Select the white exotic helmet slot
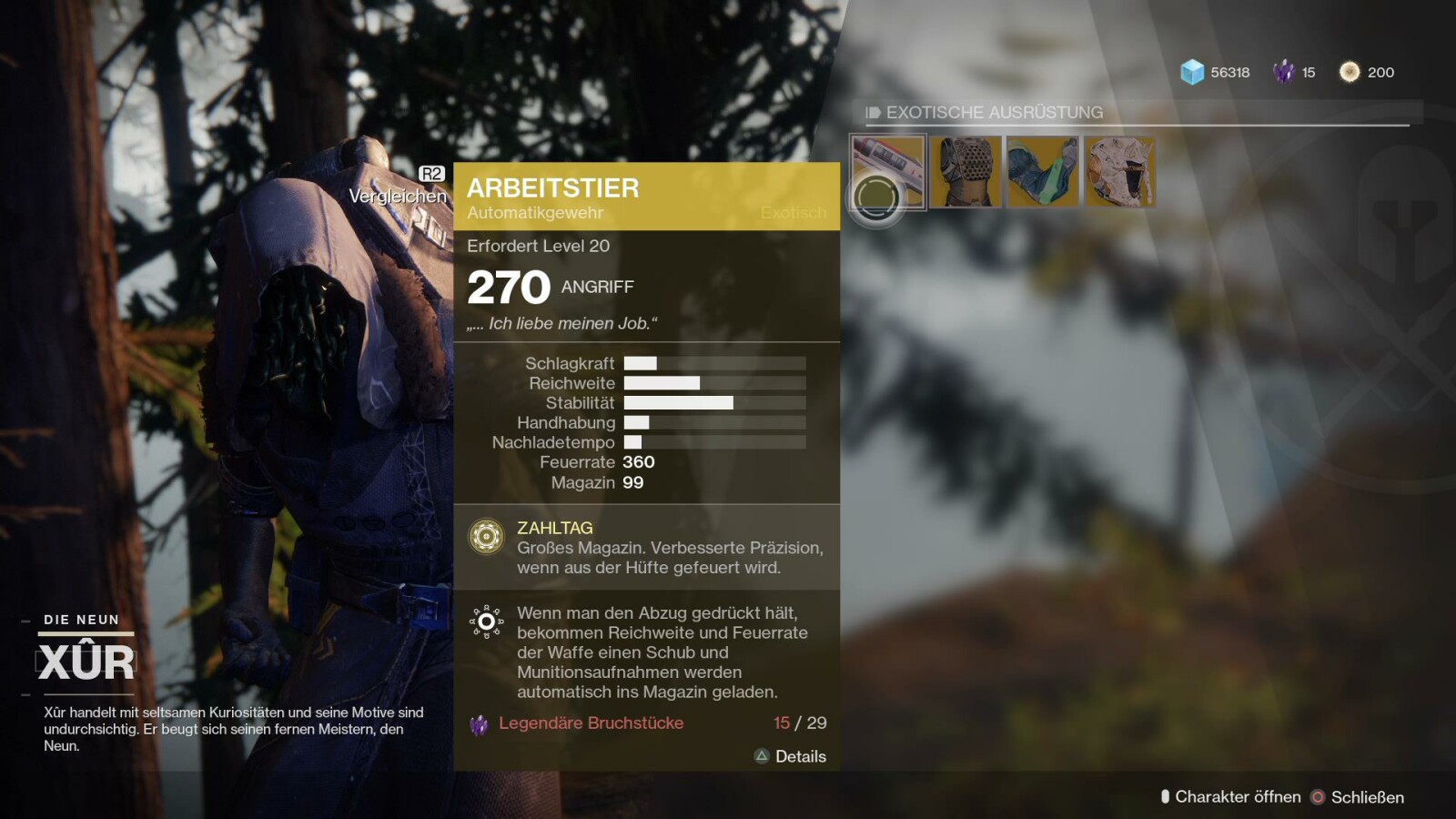This screenshot has height=819, width=1456. point(1120,172)
